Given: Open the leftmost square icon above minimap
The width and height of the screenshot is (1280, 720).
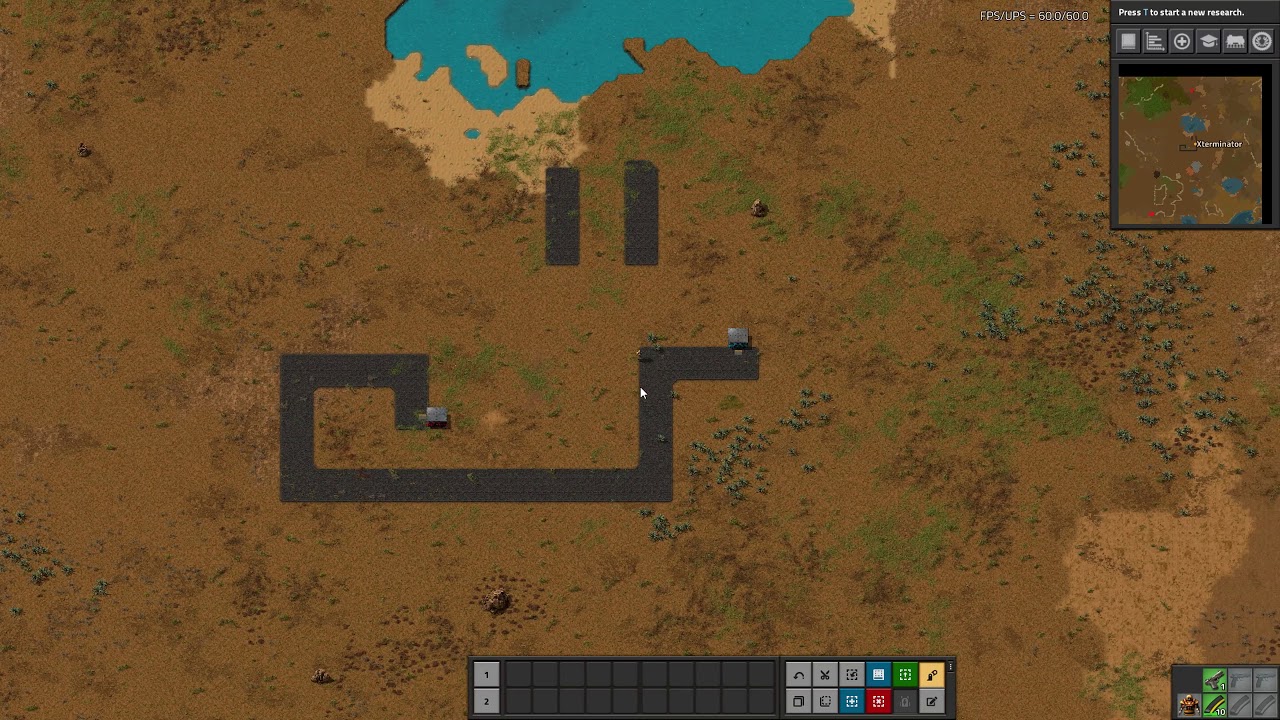Looking at the screenshot, I should (x=1129, y=41).
